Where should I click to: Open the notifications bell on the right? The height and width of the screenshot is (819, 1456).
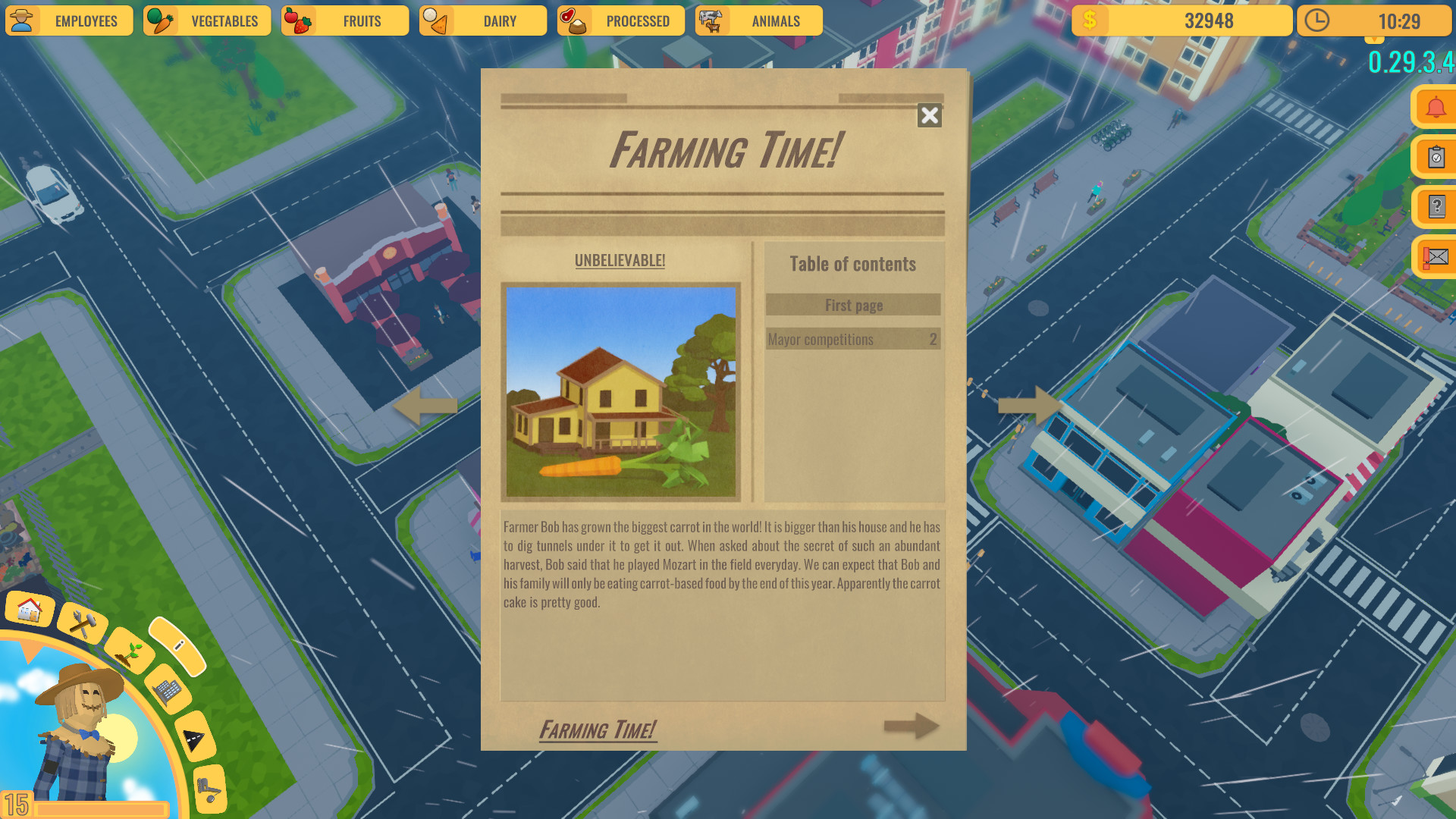1436,106
